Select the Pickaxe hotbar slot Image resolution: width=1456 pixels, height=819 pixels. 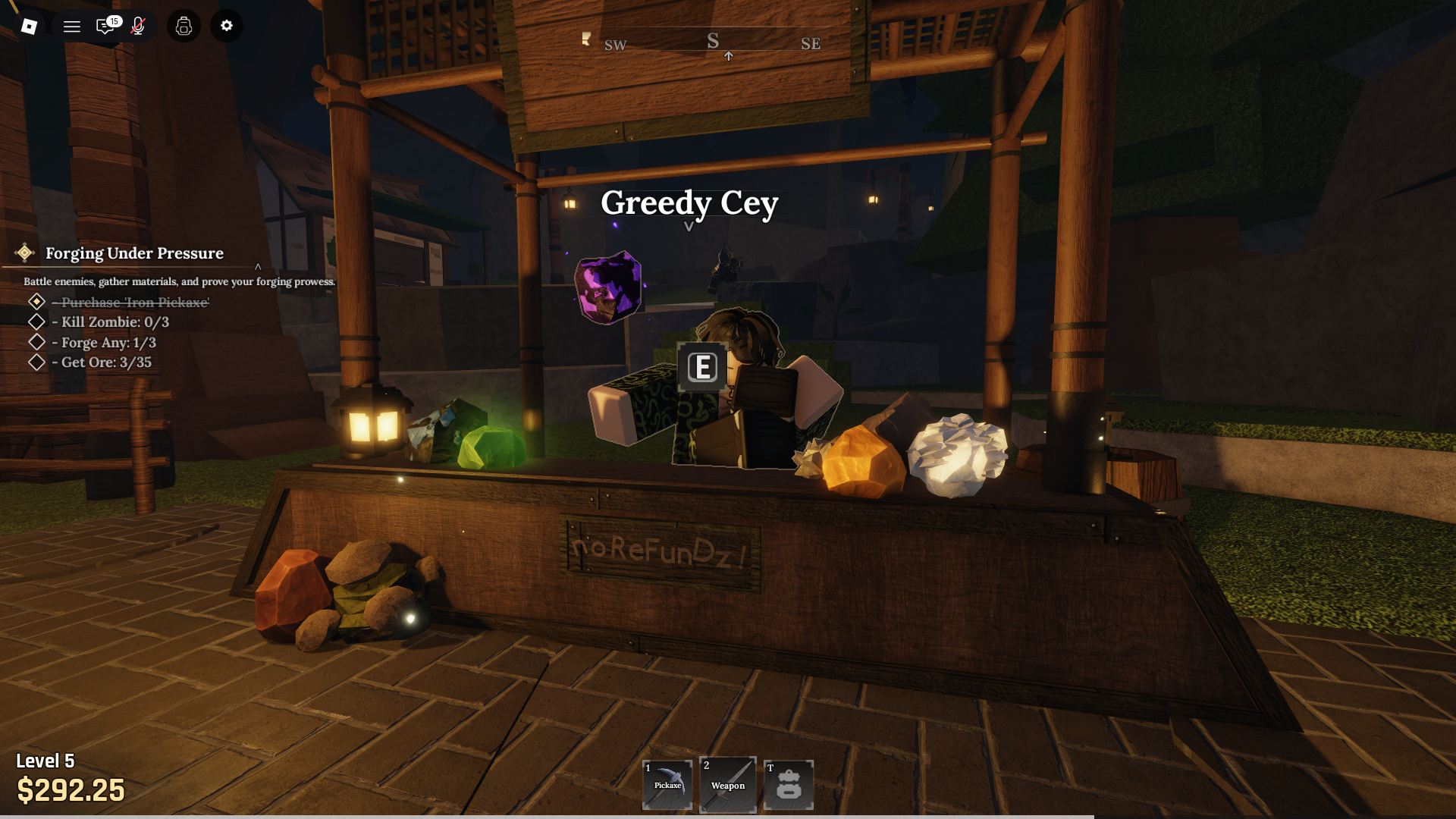(667, 785)
